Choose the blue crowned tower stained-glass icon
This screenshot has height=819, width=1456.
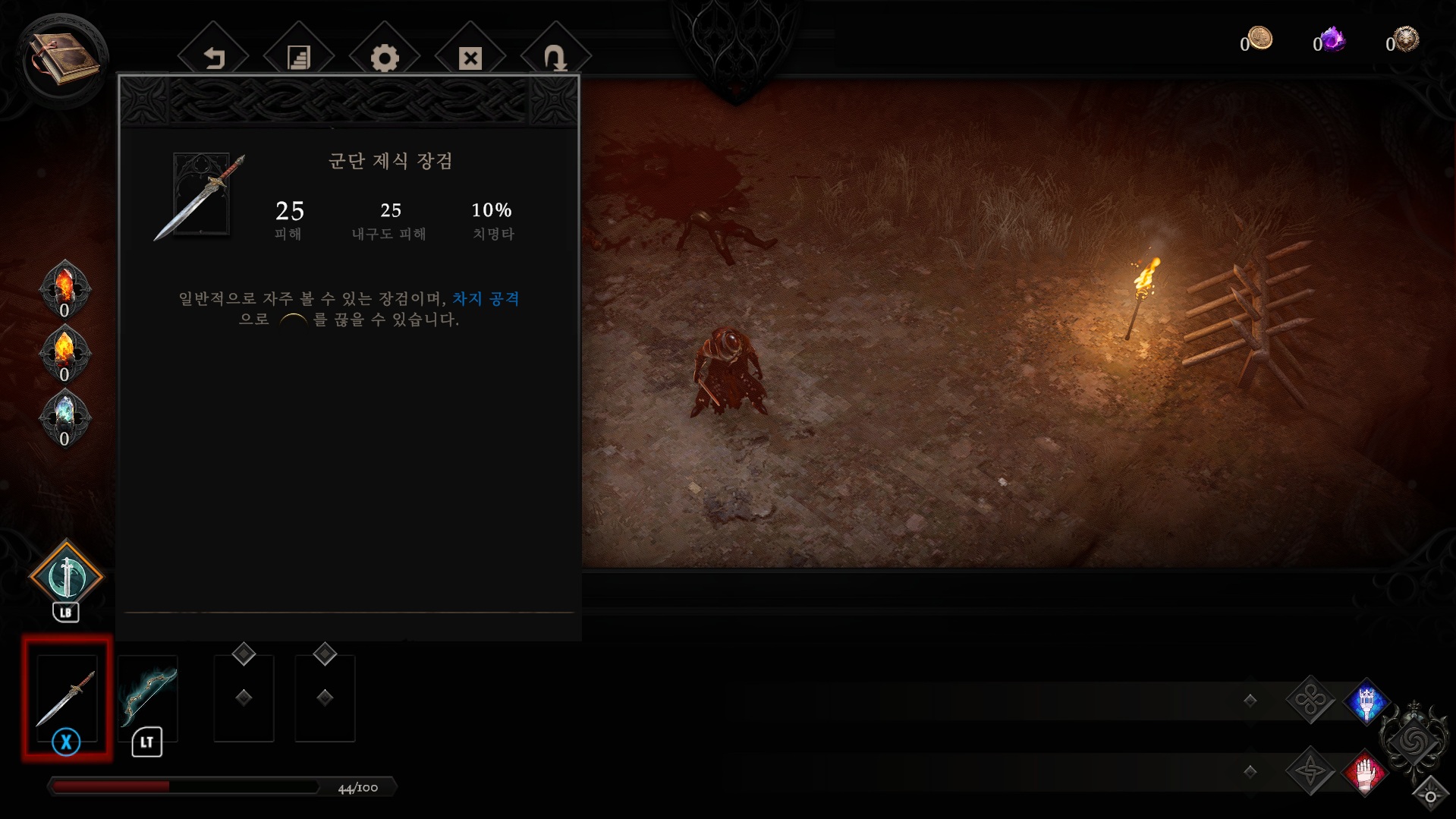click(1366, 701)
